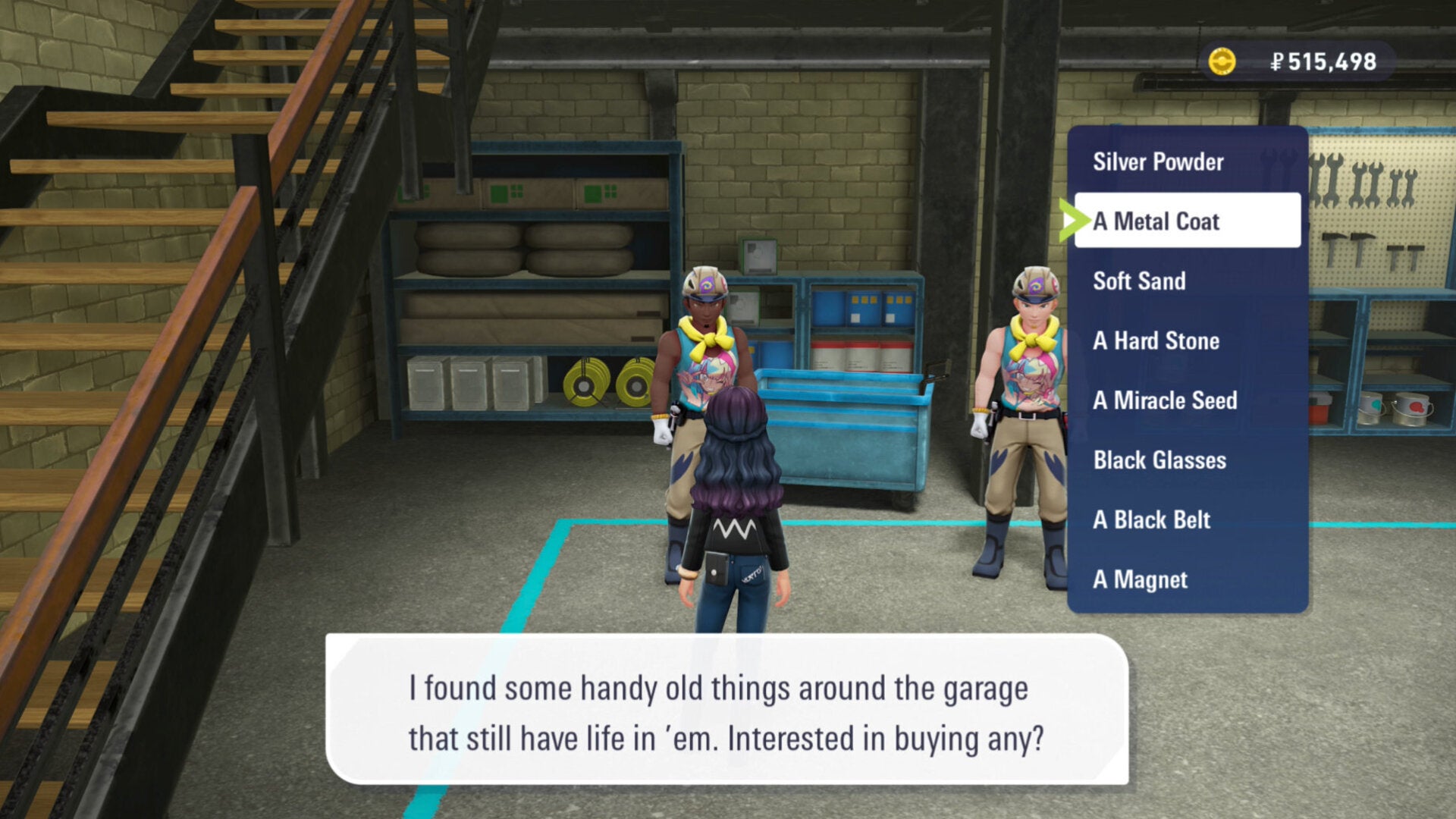Select A Metal Coat from the shop list
This screenshot has height=819, width=1456.
pyautogui.click(x=1156, y=221)
